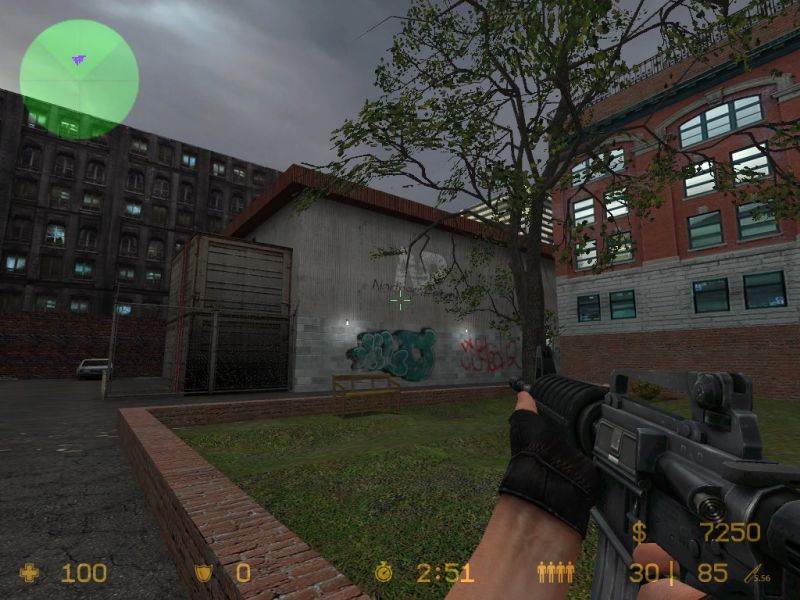Screen dimensions: 800x600
Task: Click the armor shield icon
Action: [x=203, y=573]
